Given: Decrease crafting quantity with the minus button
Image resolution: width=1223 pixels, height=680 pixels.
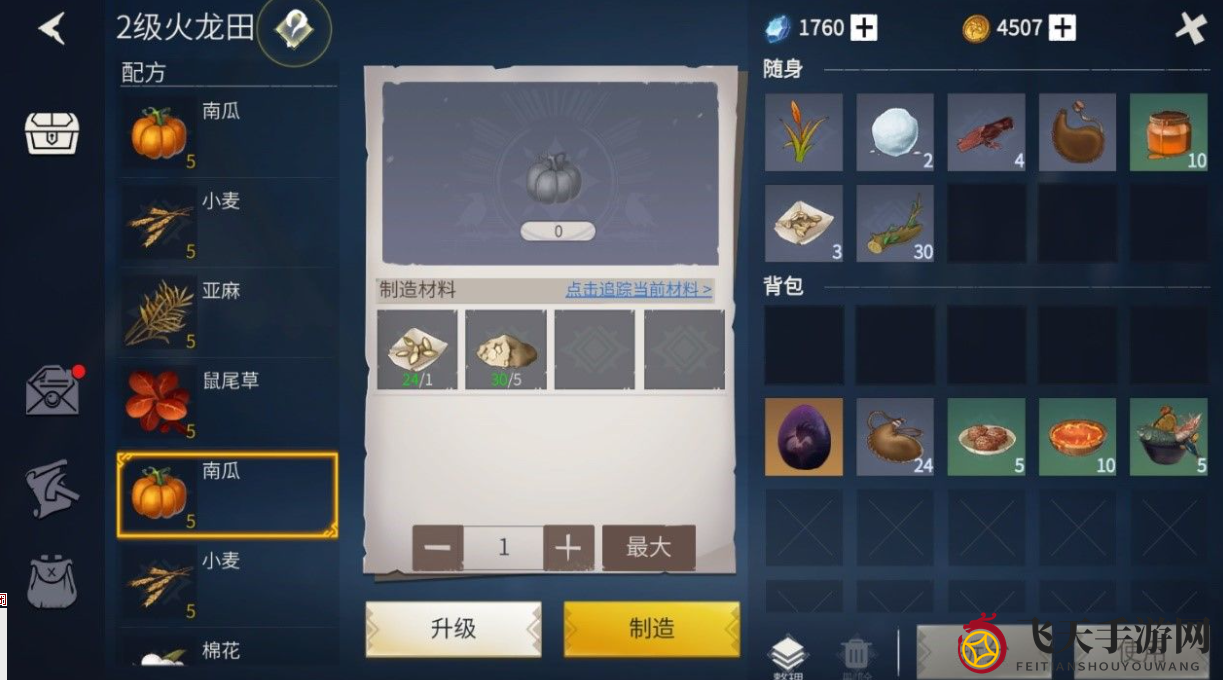Looking at the screenshot, I should (x=437, y=547).
